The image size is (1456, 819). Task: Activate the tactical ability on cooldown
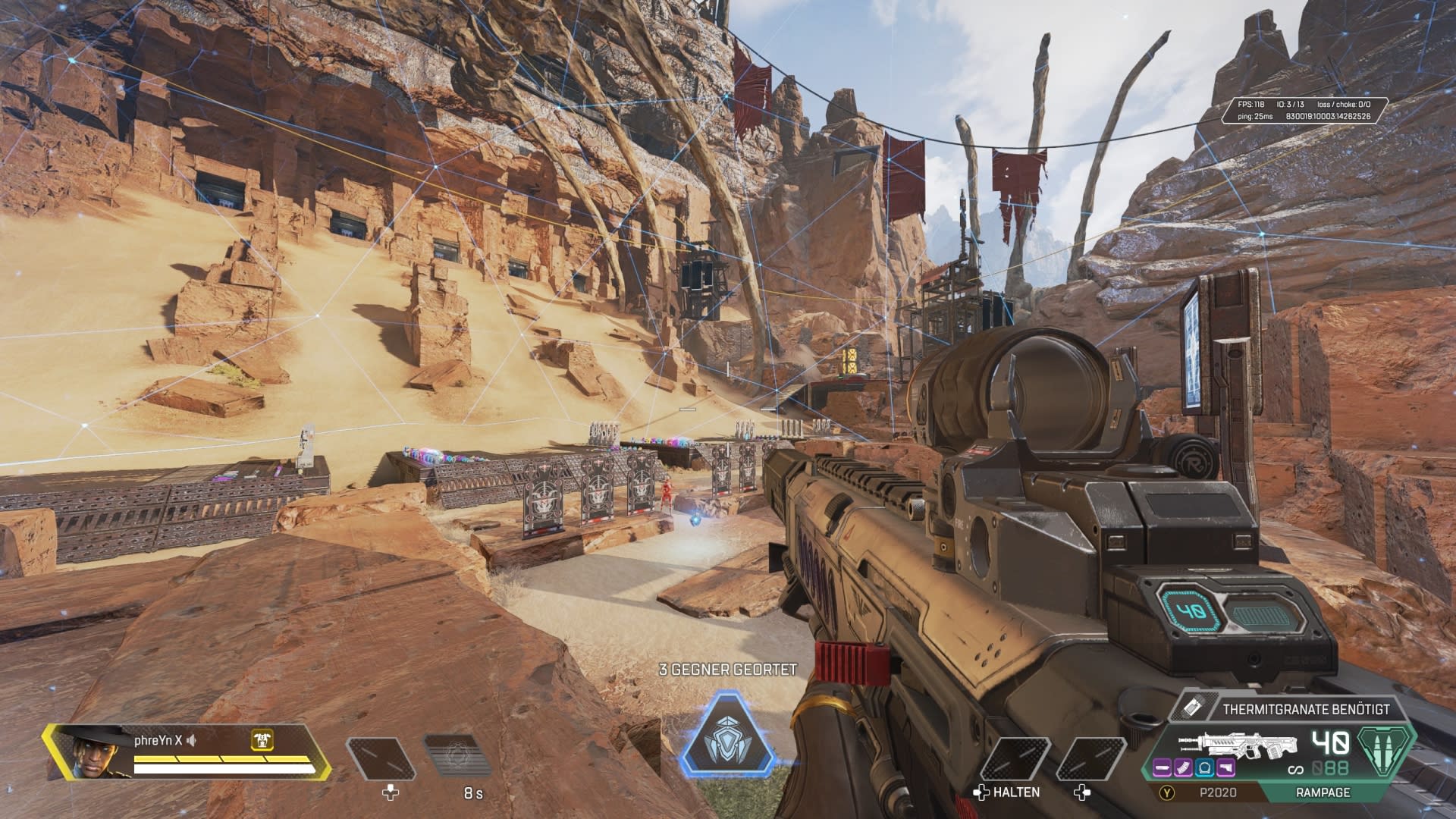tap(457, 758)
